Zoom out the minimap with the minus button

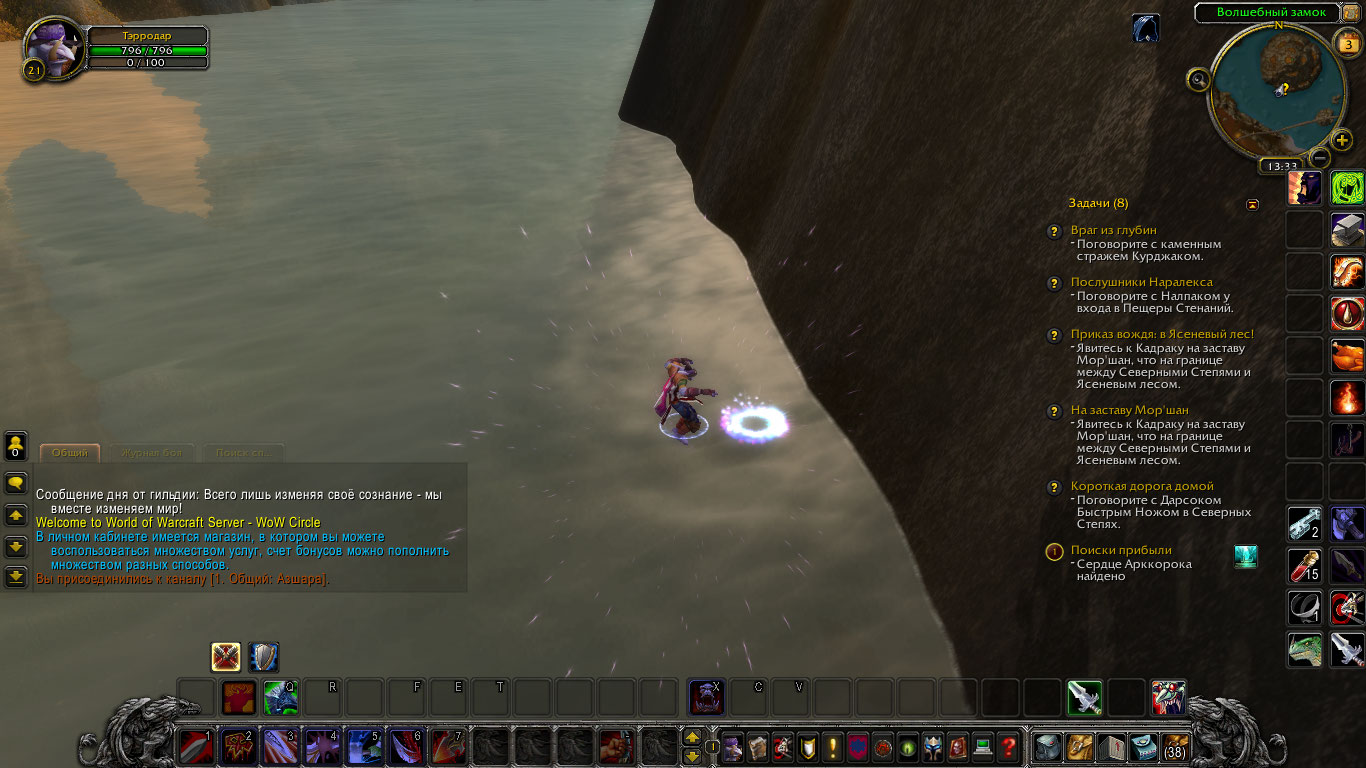pos(1320,157)
